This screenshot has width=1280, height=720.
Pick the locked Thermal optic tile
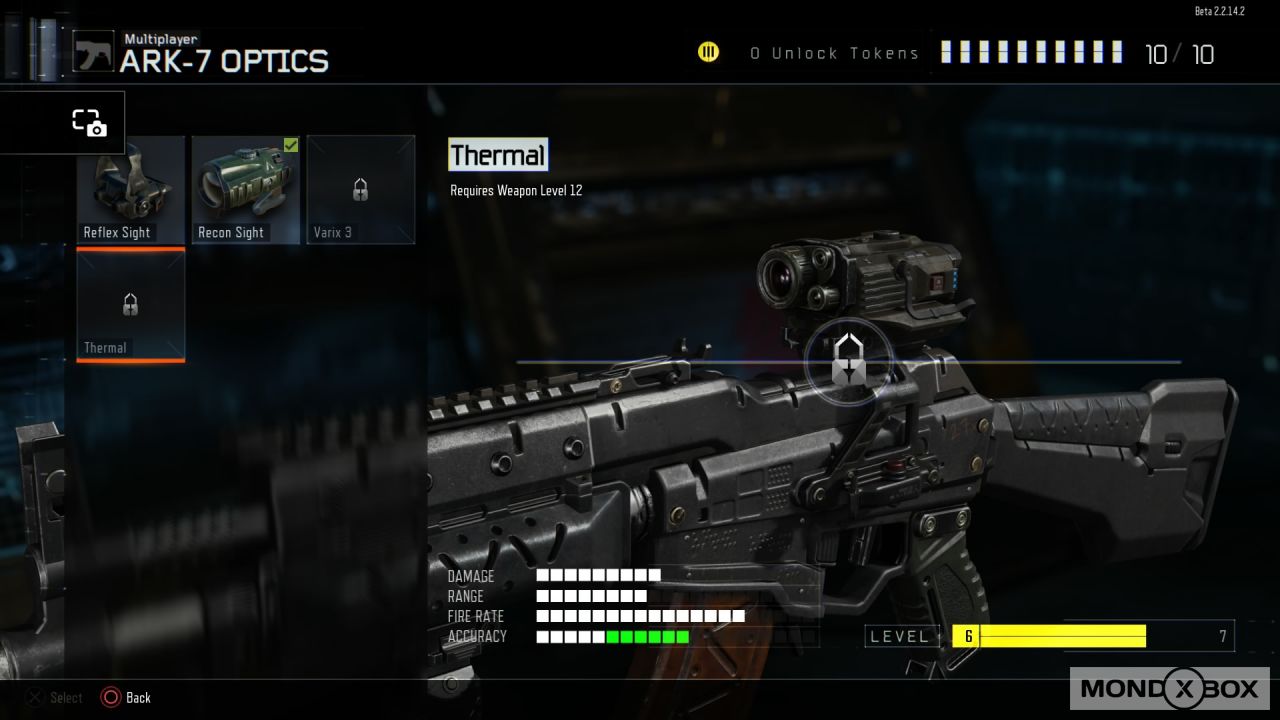coord(131,305)
